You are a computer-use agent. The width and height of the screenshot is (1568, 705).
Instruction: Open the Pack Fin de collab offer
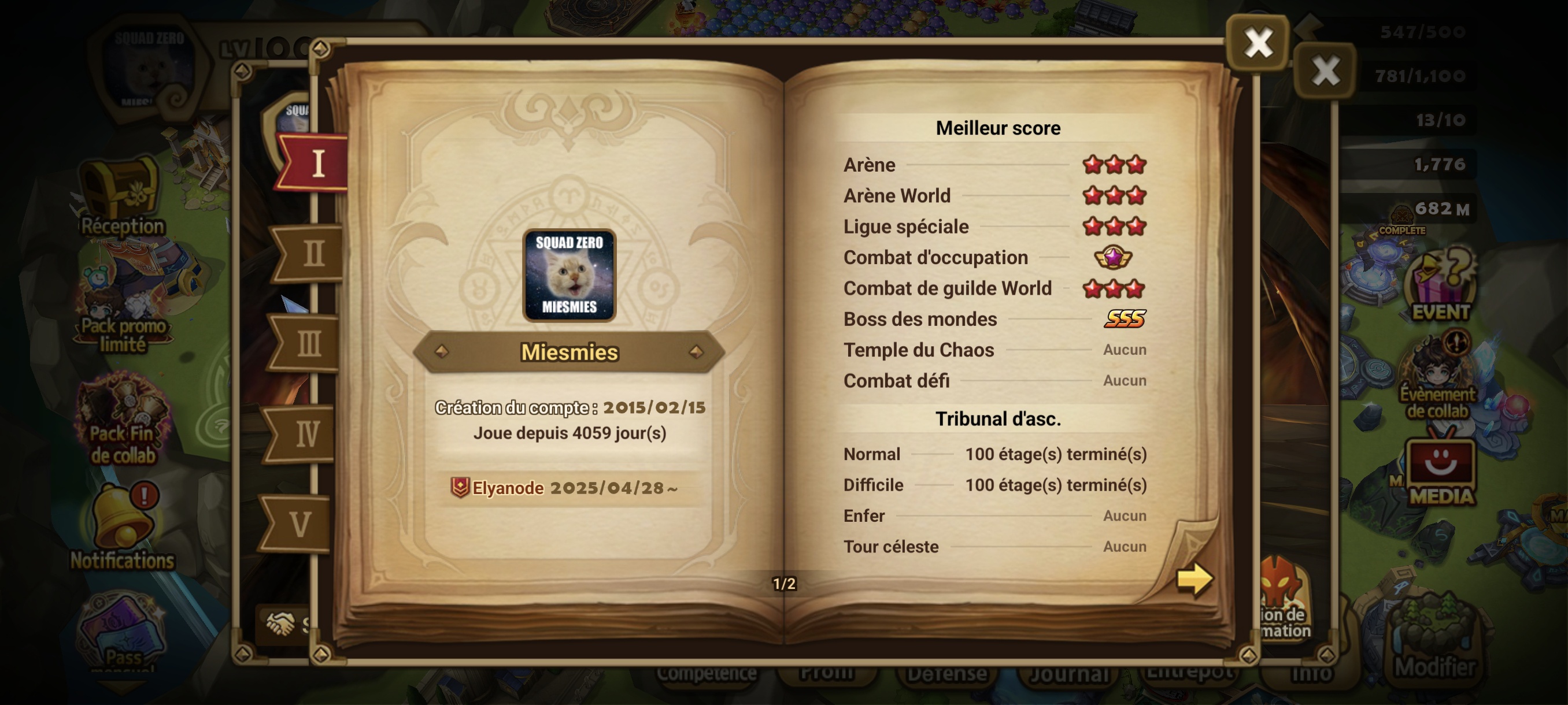[123, 420]
